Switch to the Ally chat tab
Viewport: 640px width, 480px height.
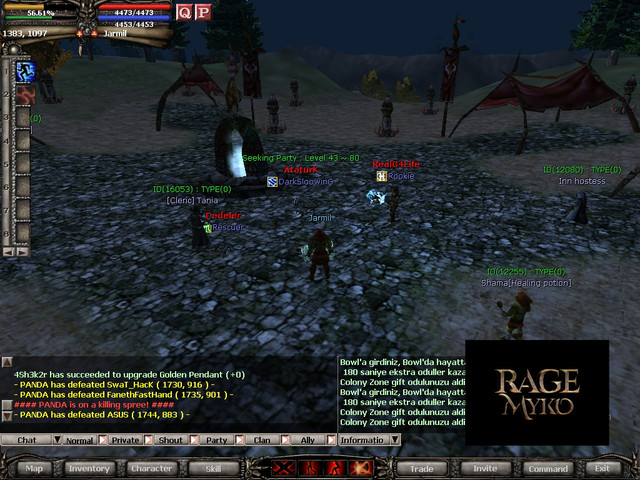pos(307,439)
